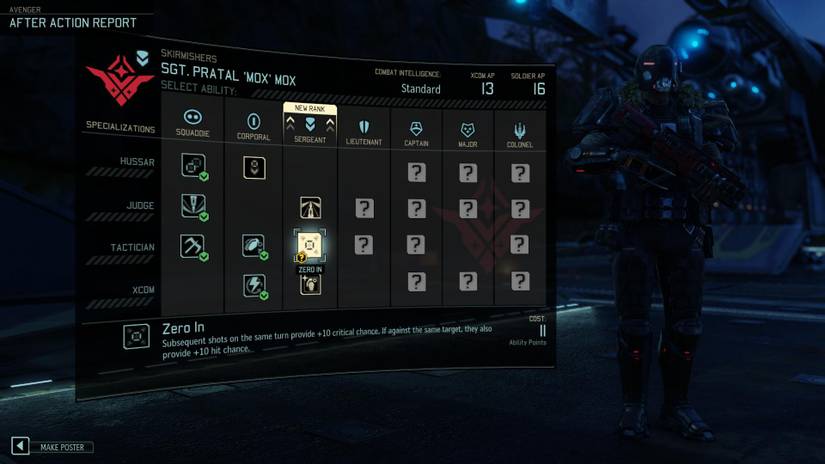Select the XCOM corporal lightning ability

pyautogui.click(x=254, y=286)
